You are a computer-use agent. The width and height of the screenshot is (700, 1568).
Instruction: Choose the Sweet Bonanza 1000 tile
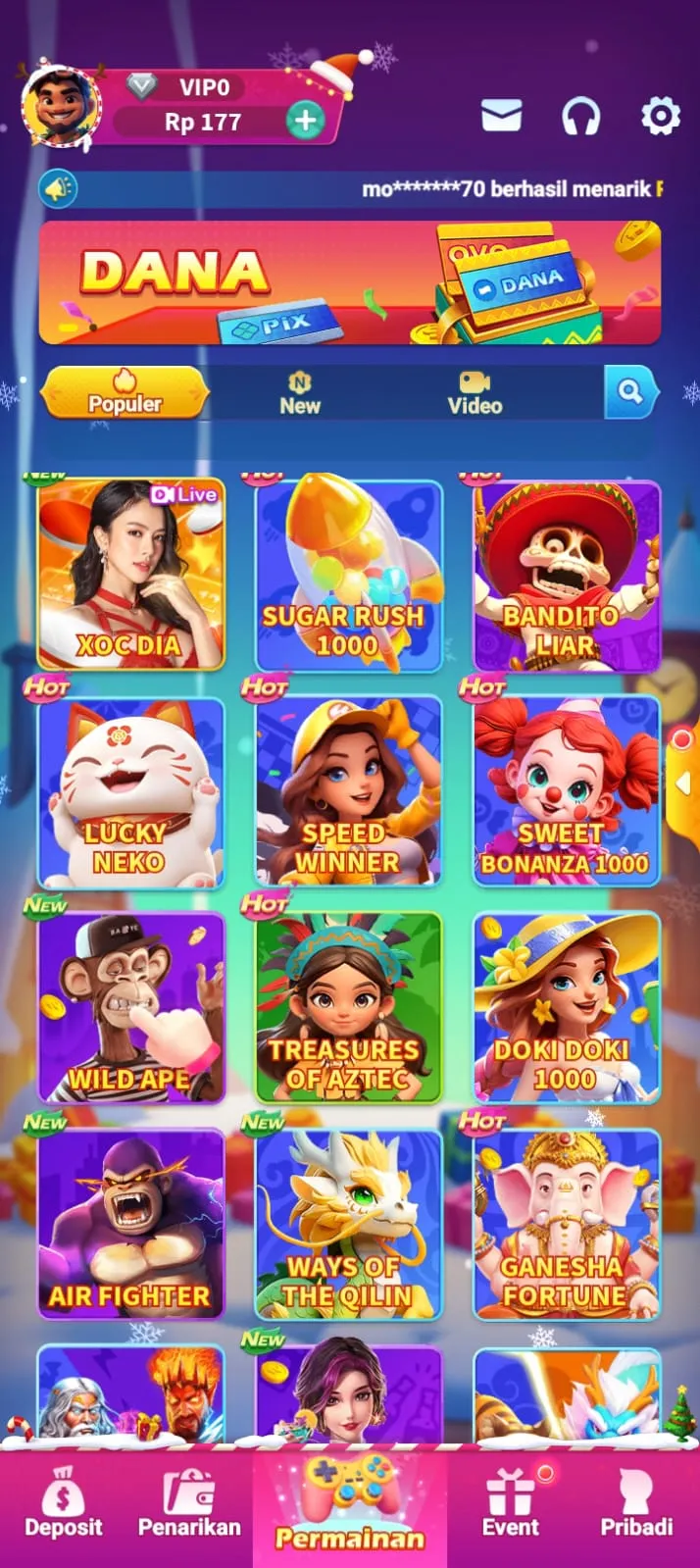click(x=566, y=792)
